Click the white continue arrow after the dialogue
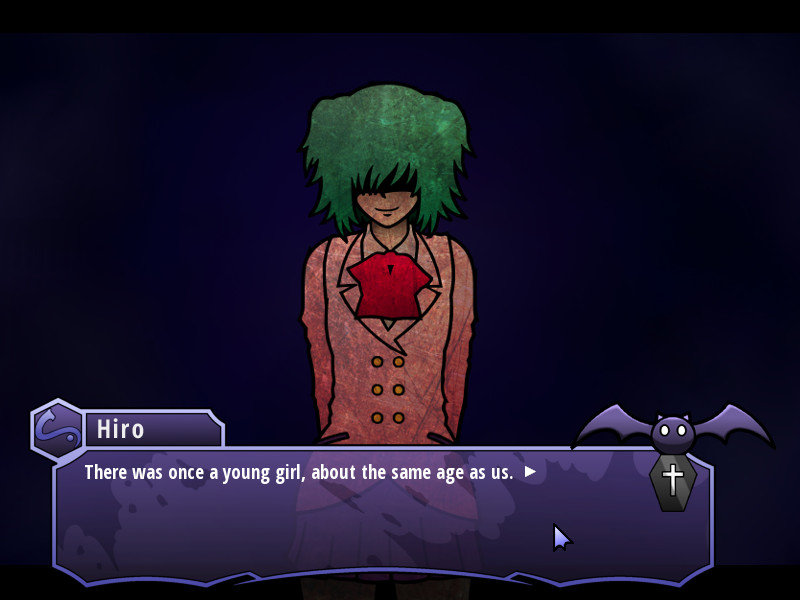This screenshot has height=600, width=800. click(530, 472)
